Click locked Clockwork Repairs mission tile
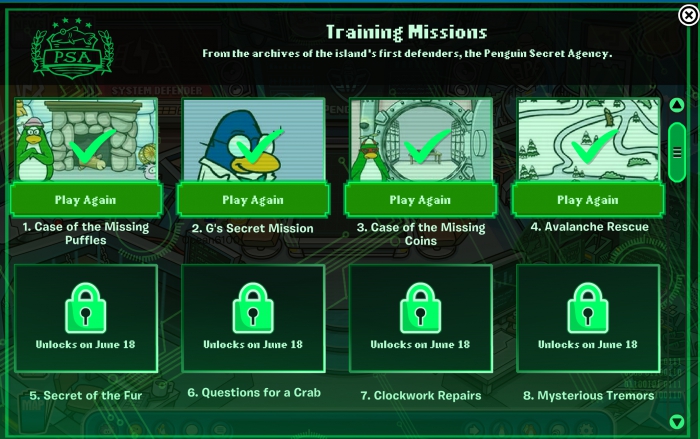 pos(420,322)
